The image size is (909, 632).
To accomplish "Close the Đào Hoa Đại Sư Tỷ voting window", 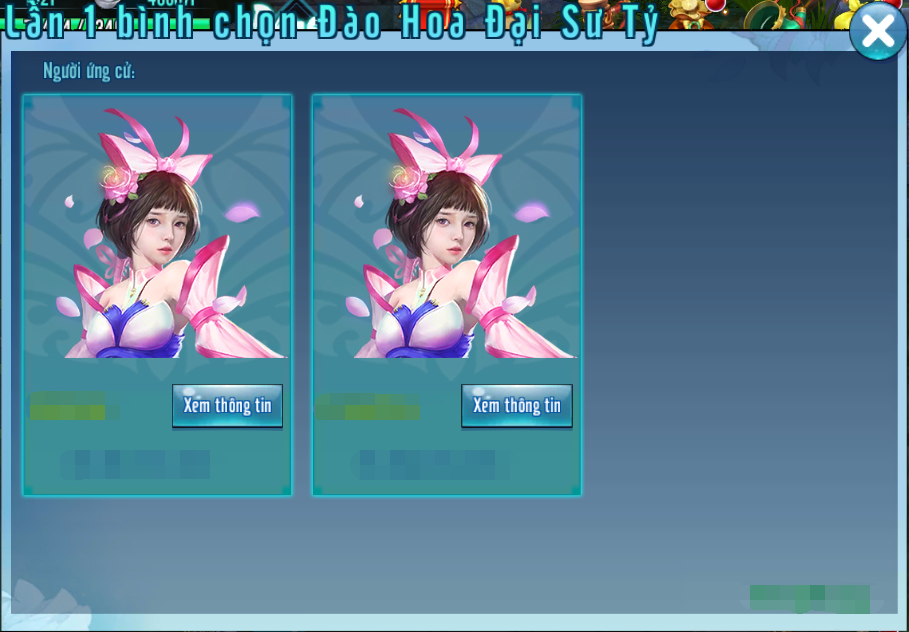I will click(x=877, y=31).
